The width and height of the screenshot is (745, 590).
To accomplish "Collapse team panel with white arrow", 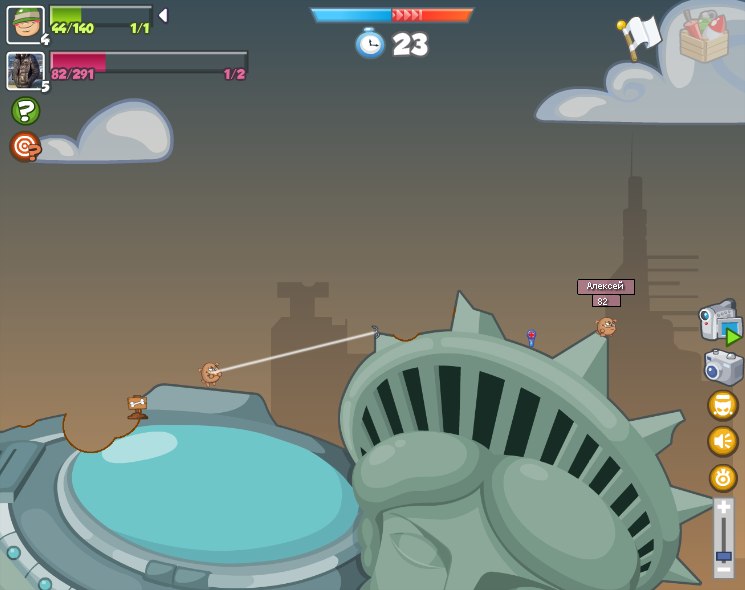I will pos(163,15).
